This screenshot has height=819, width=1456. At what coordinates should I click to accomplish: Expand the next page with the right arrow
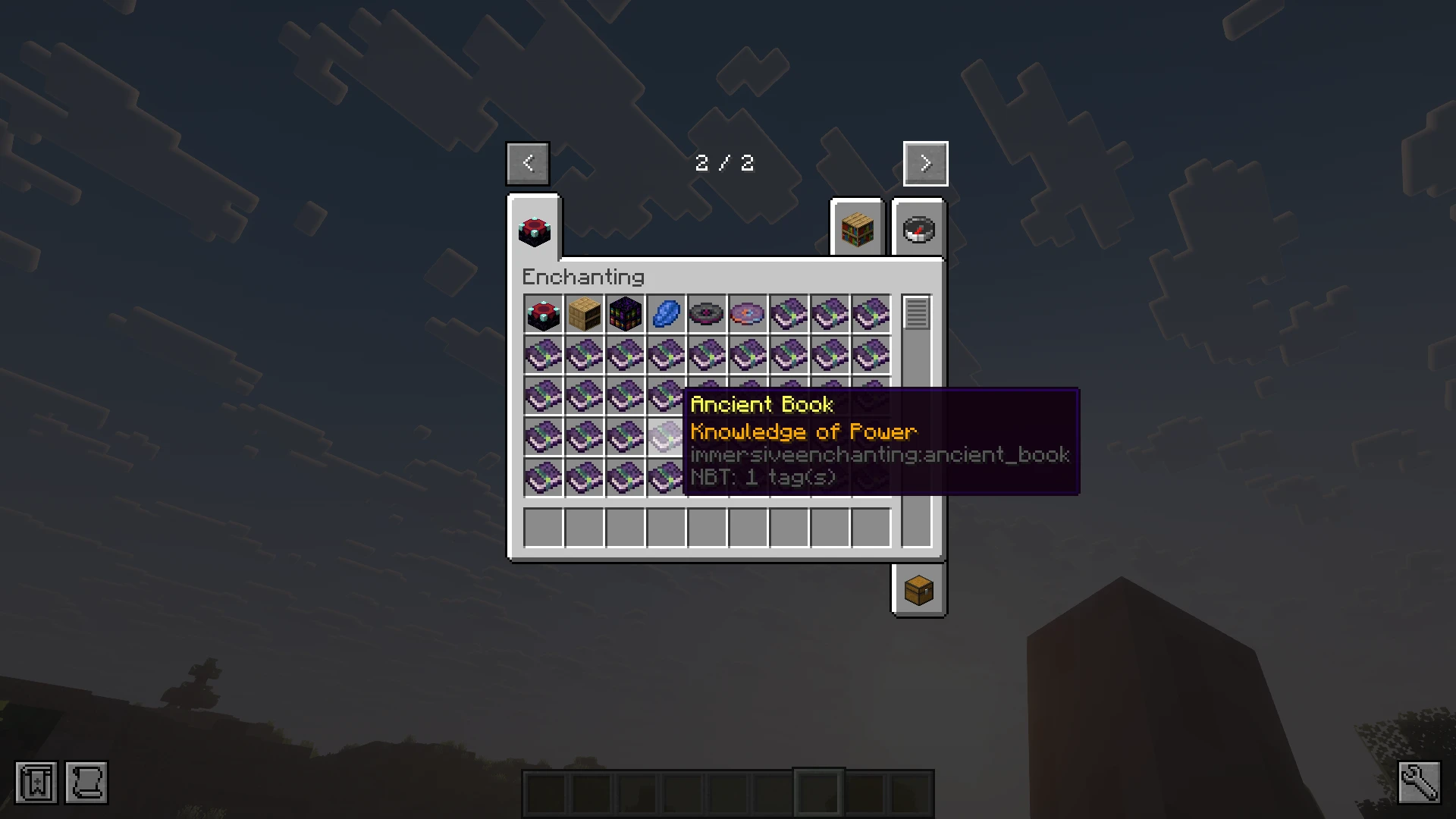(x=925, y=163)
